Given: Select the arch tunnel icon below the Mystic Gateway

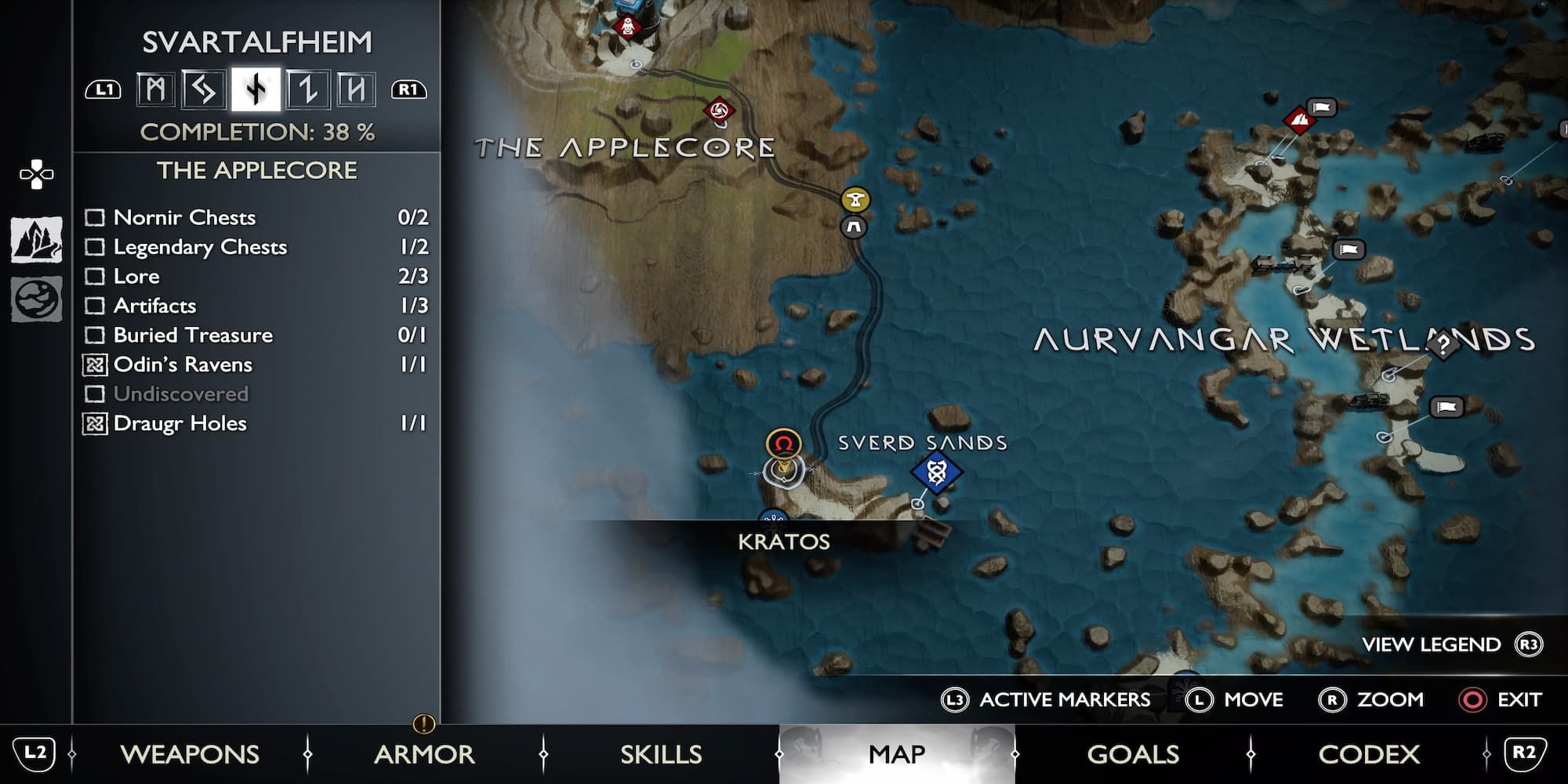Looking at the screenshot, I should click(854, 227).
